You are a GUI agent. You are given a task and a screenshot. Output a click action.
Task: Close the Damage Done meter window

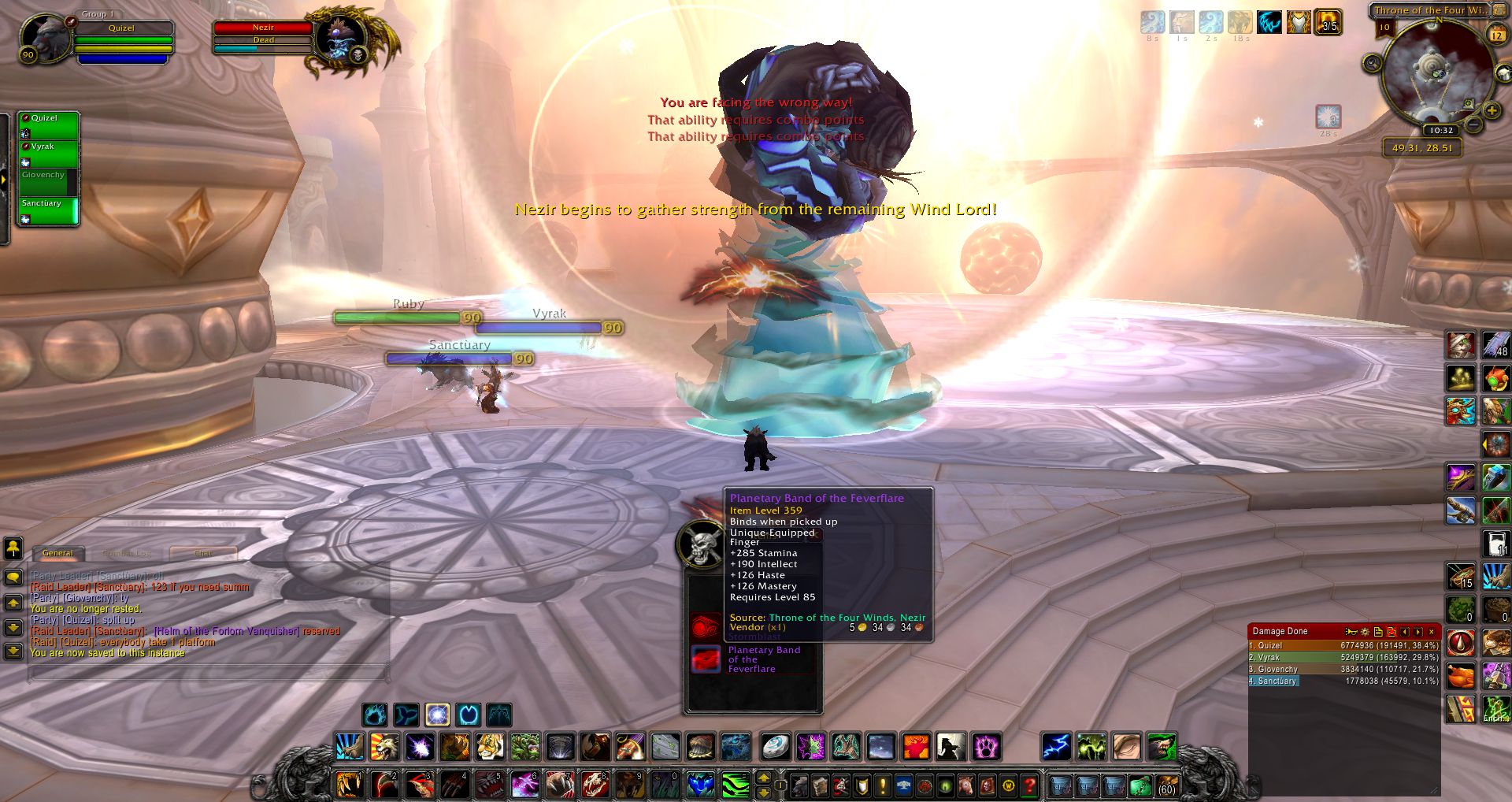(x=1432, y=632)
